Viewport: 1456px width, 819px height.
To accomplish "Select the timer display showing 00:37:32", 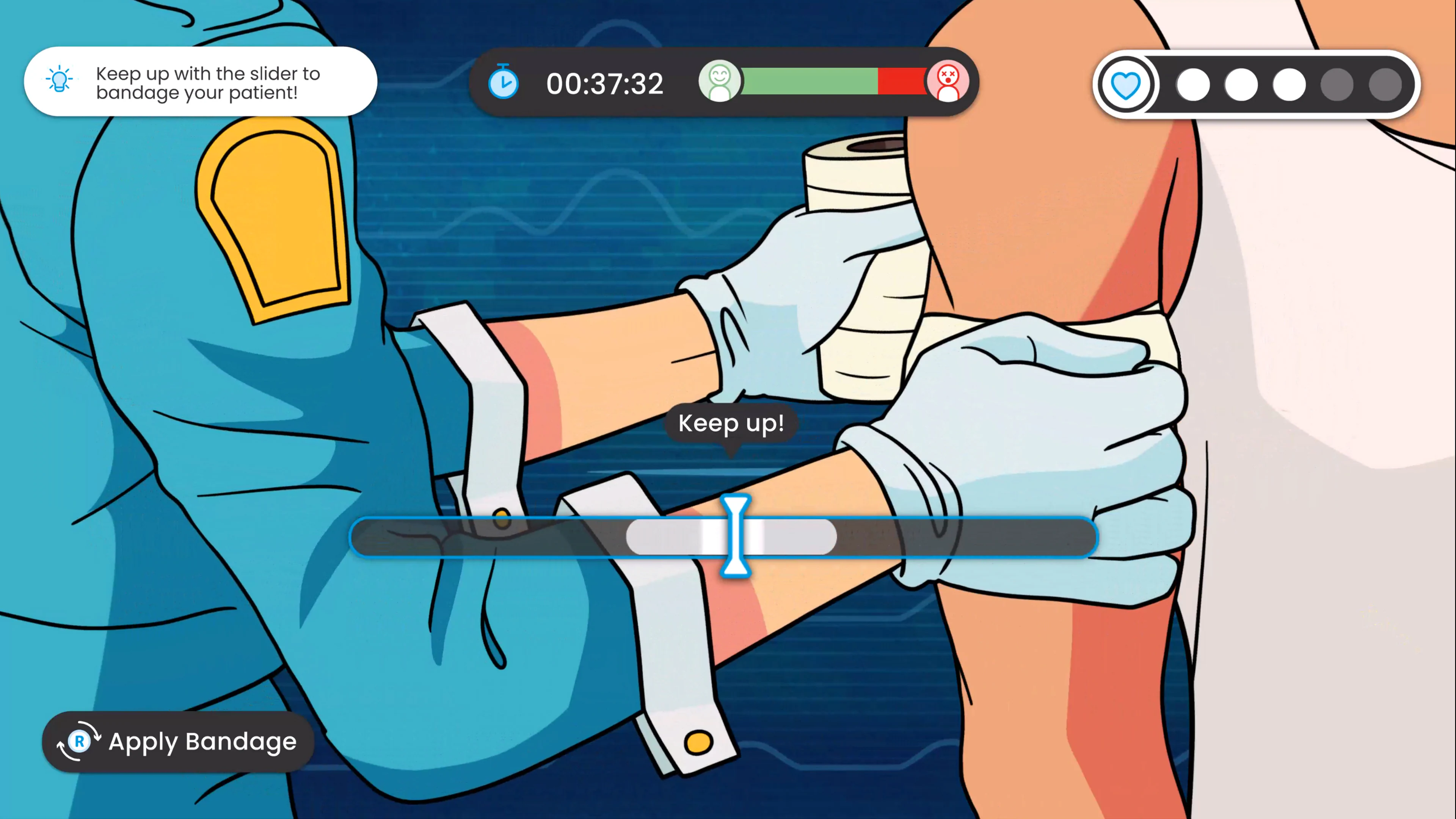I will [x=606, y=84].
